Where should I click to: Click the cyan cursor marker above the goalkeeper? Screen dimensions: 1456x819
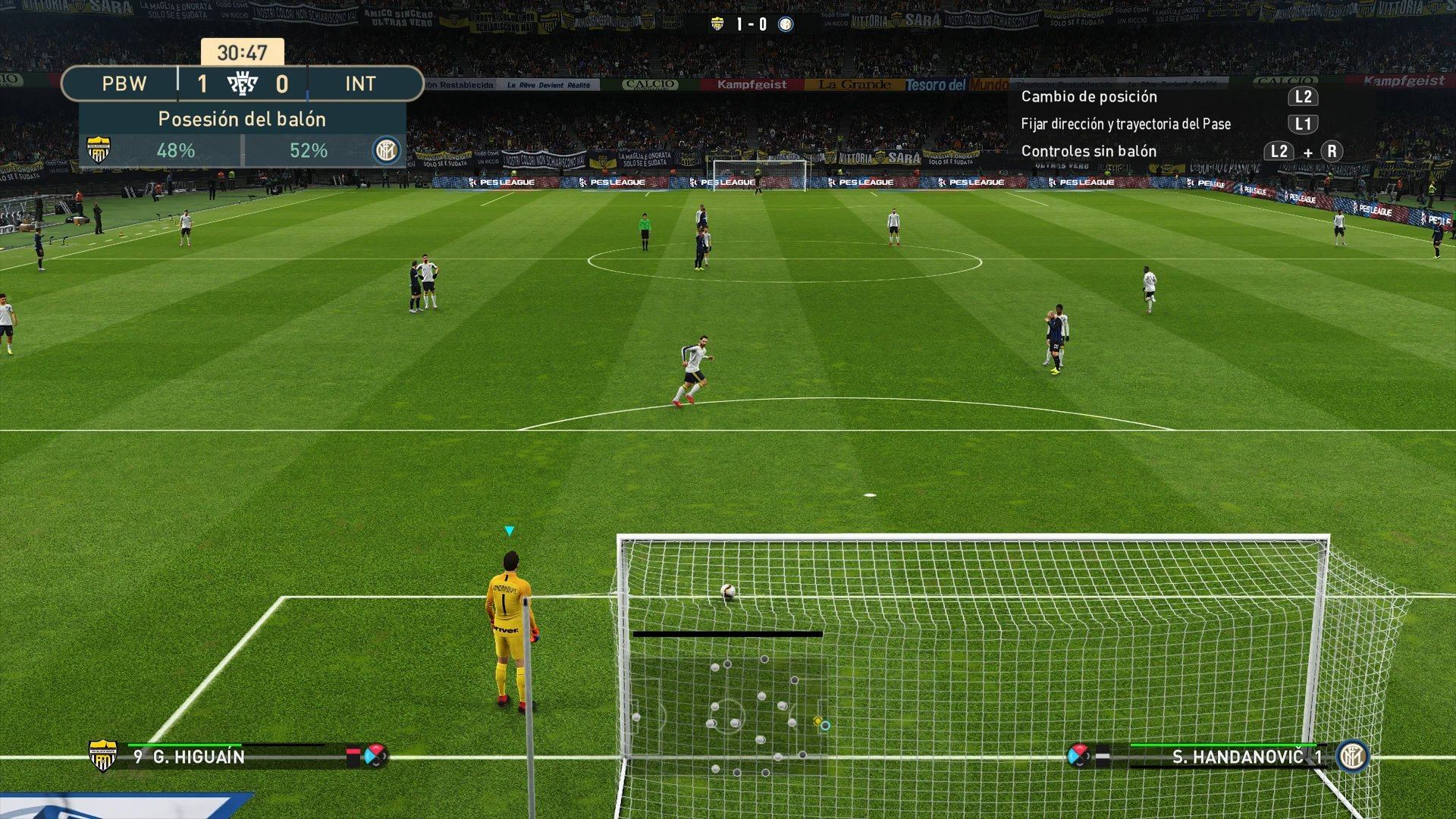[509, 531]
